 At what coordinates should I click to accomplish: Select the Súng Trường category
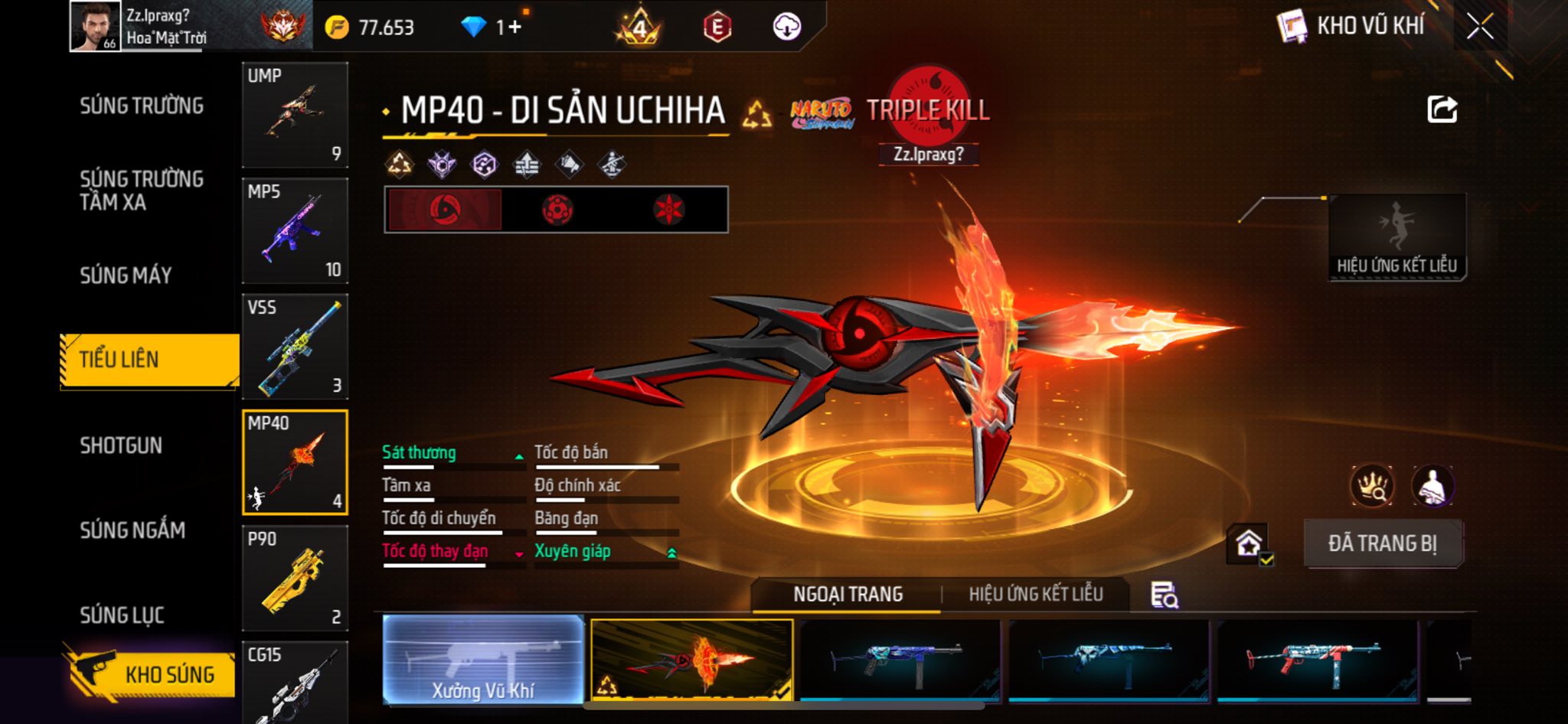142,106
